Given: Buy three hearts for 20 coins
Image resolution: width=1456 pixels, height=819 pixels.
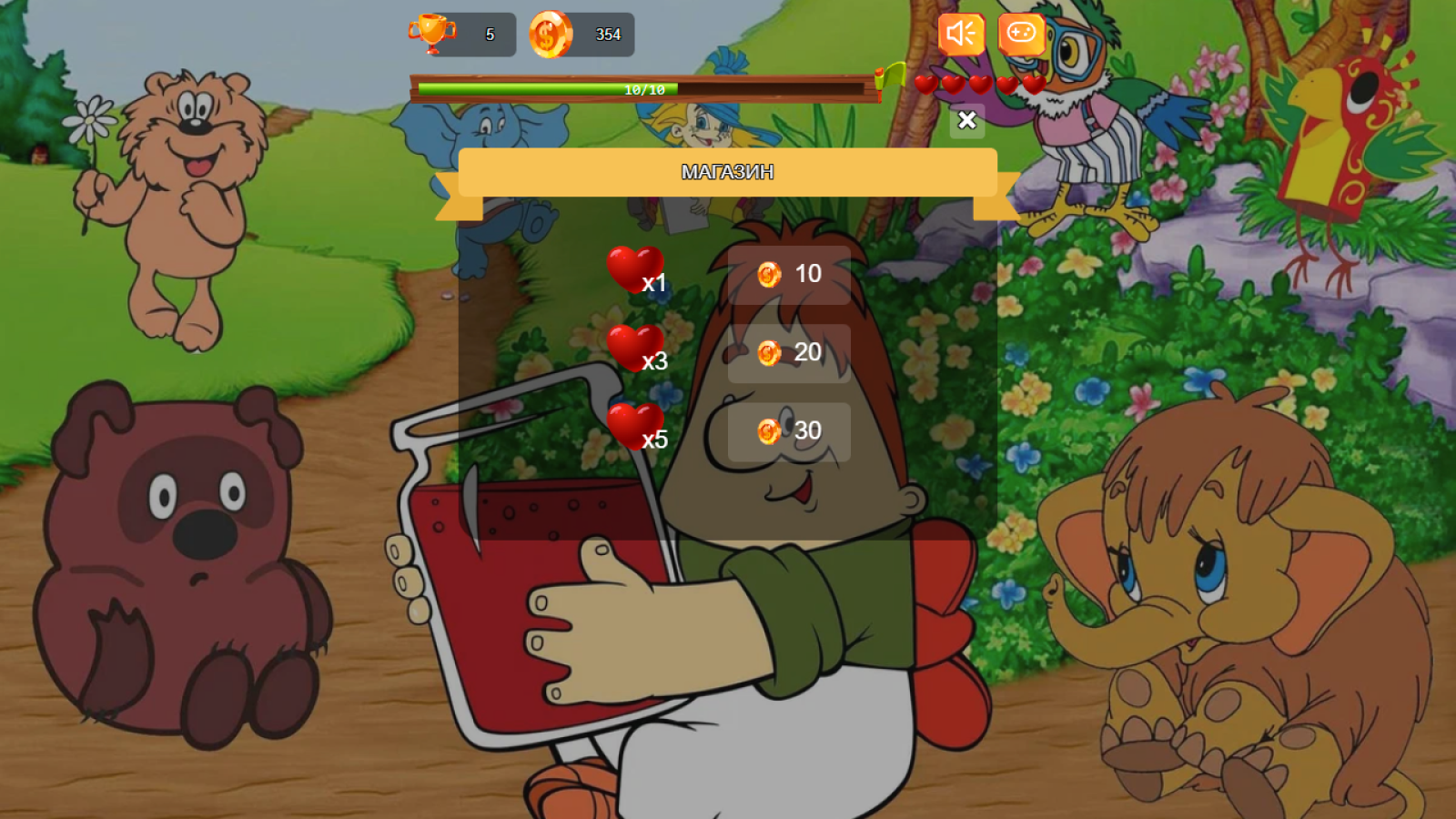Looking at the screenshot, I should coord(790,352).
